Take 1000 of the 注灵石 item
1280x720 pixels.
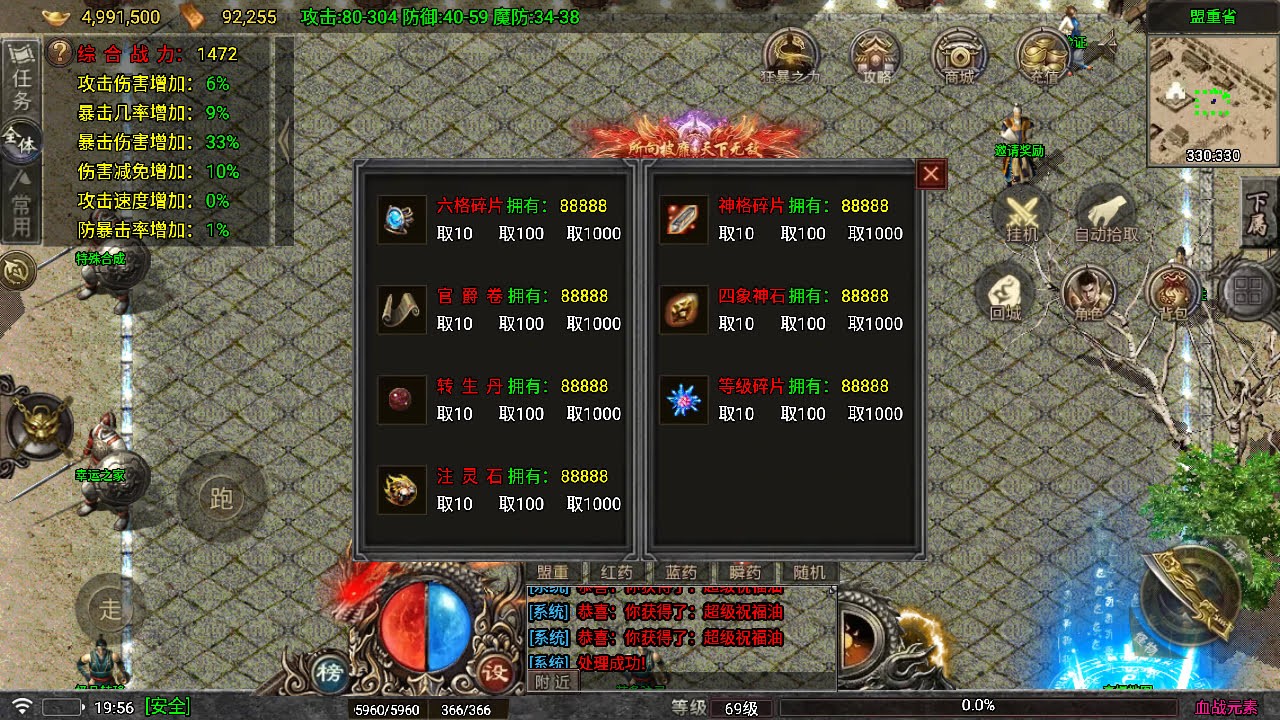click(594, 504)
